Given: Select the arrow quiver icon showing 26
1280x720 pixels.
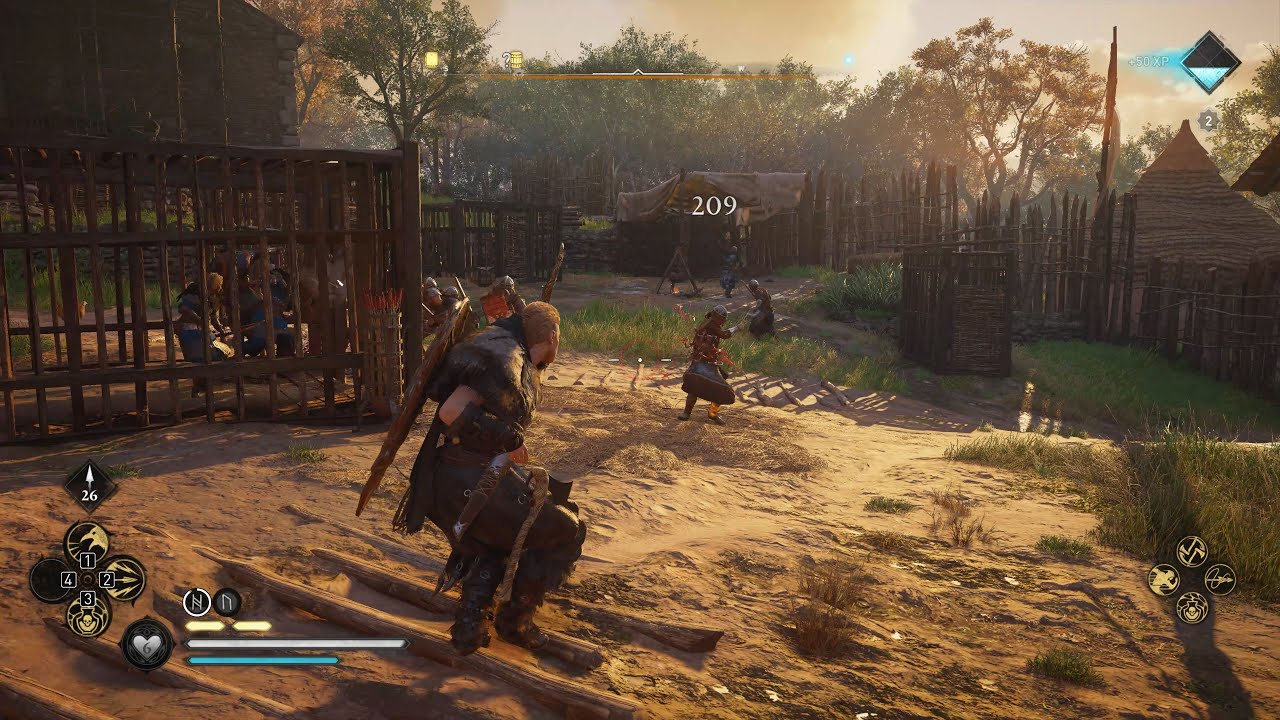Looking at the screenshot, I should tap(91, 486).
